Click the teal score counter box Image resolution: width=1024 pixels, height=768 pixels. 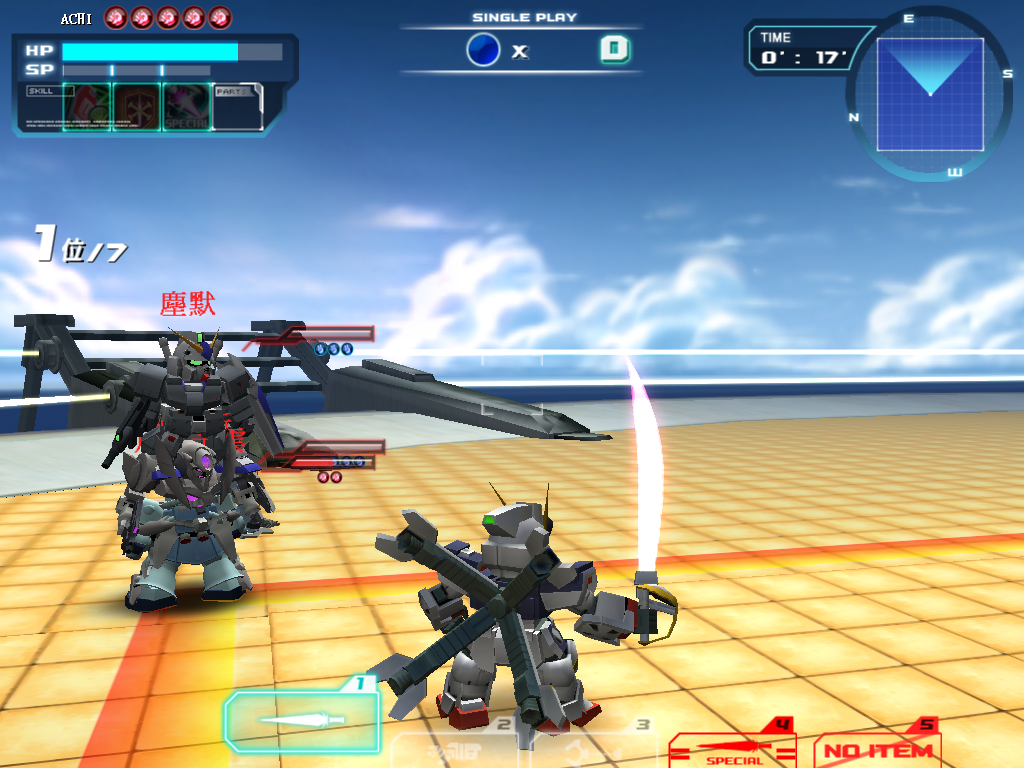(x=615, y=50)
